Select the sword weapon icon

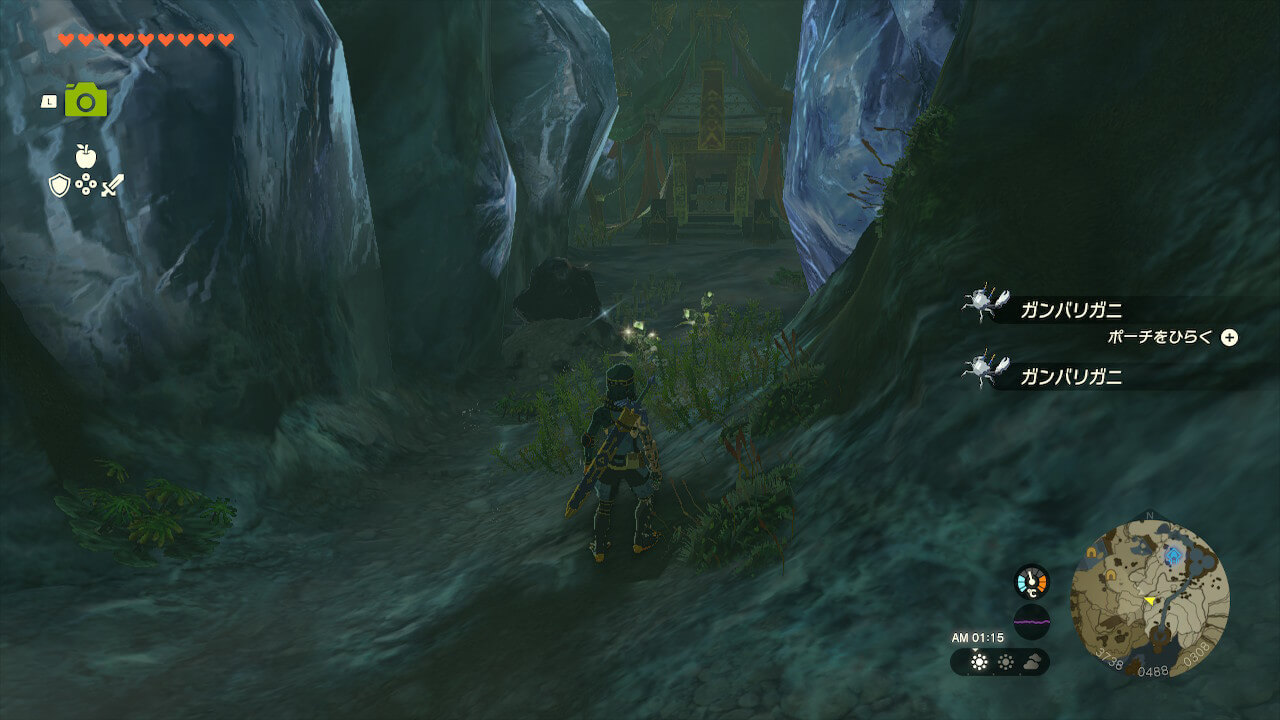point(112,185)
